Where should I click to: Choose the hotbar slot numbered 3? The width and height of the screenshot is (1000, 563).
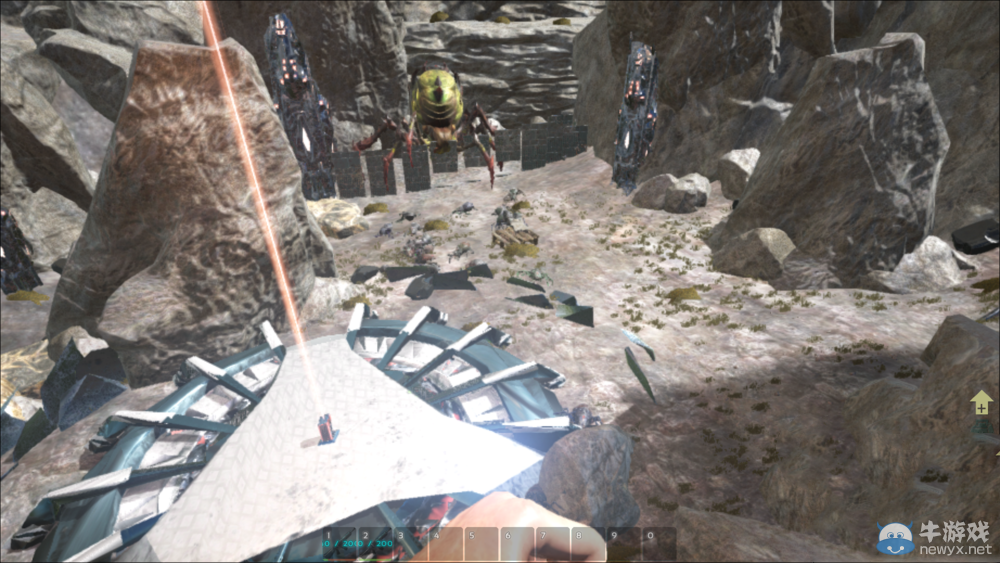point(411,544)
